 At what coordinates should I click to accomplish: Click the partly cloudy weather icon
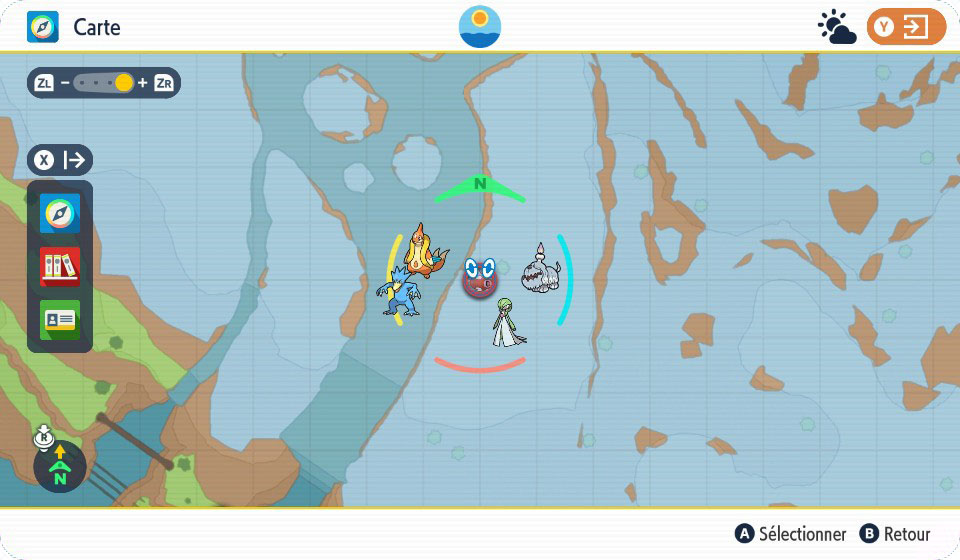tap(837, 27)
